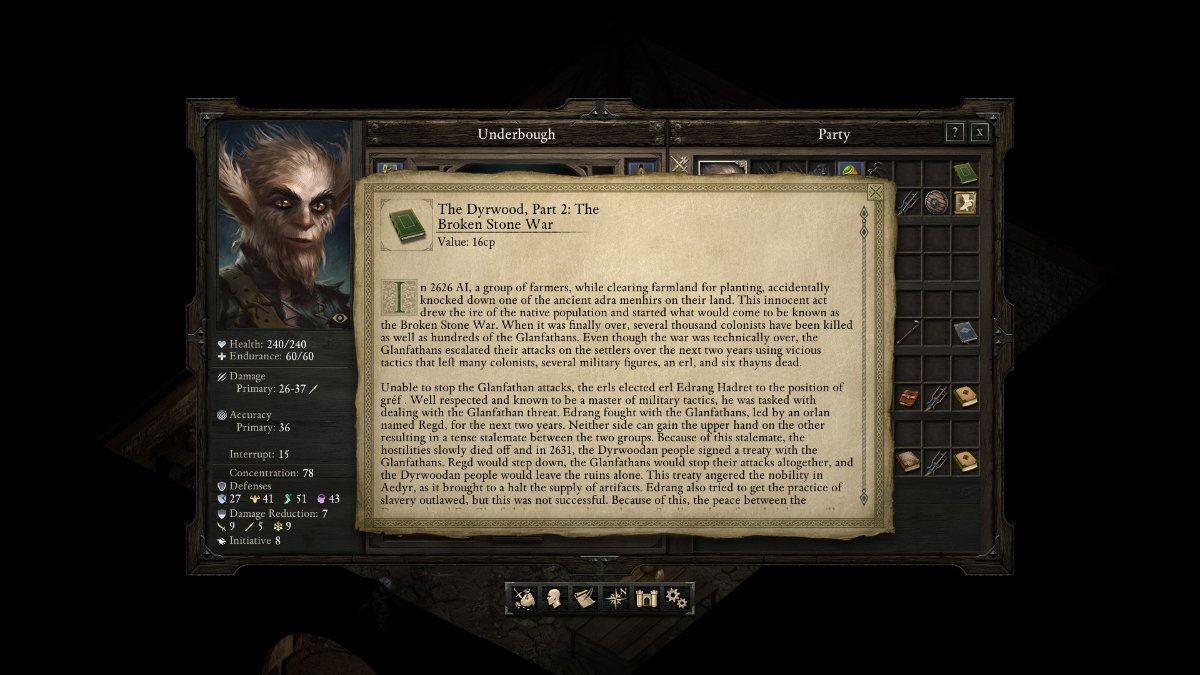Screen dimensions: 1200x675
Task: Open the inventory from the bottom toolbar
Action: coord(524,598)
